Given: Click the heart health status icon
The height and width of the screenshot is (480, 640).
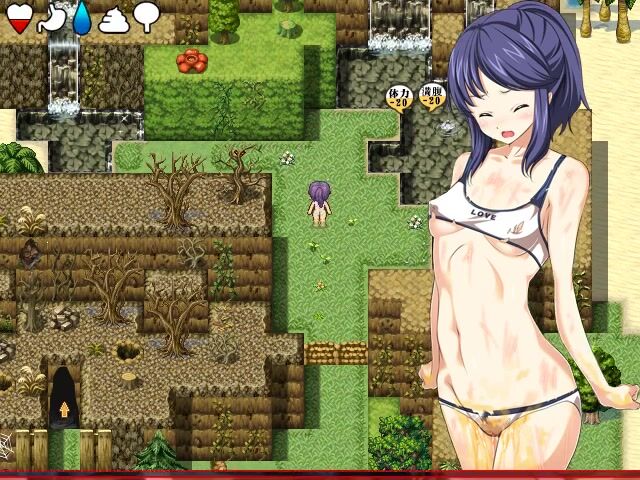Looking at the screenshot, I should click(17, 15).
